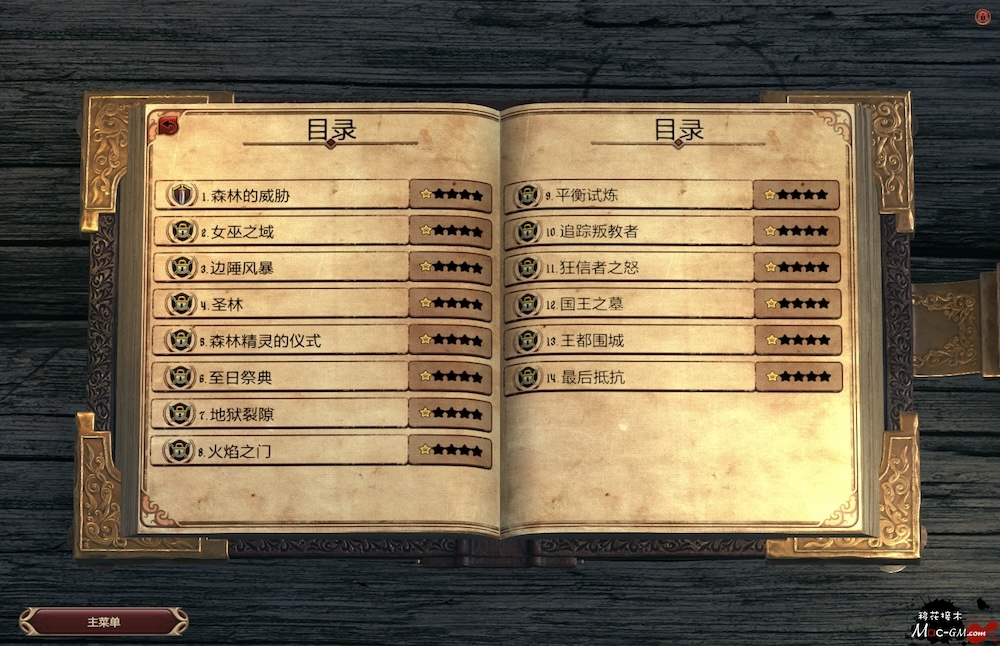
Task: Click the red lock icon in screen corner
Action: pyautogui.click(x=981, y=17)
